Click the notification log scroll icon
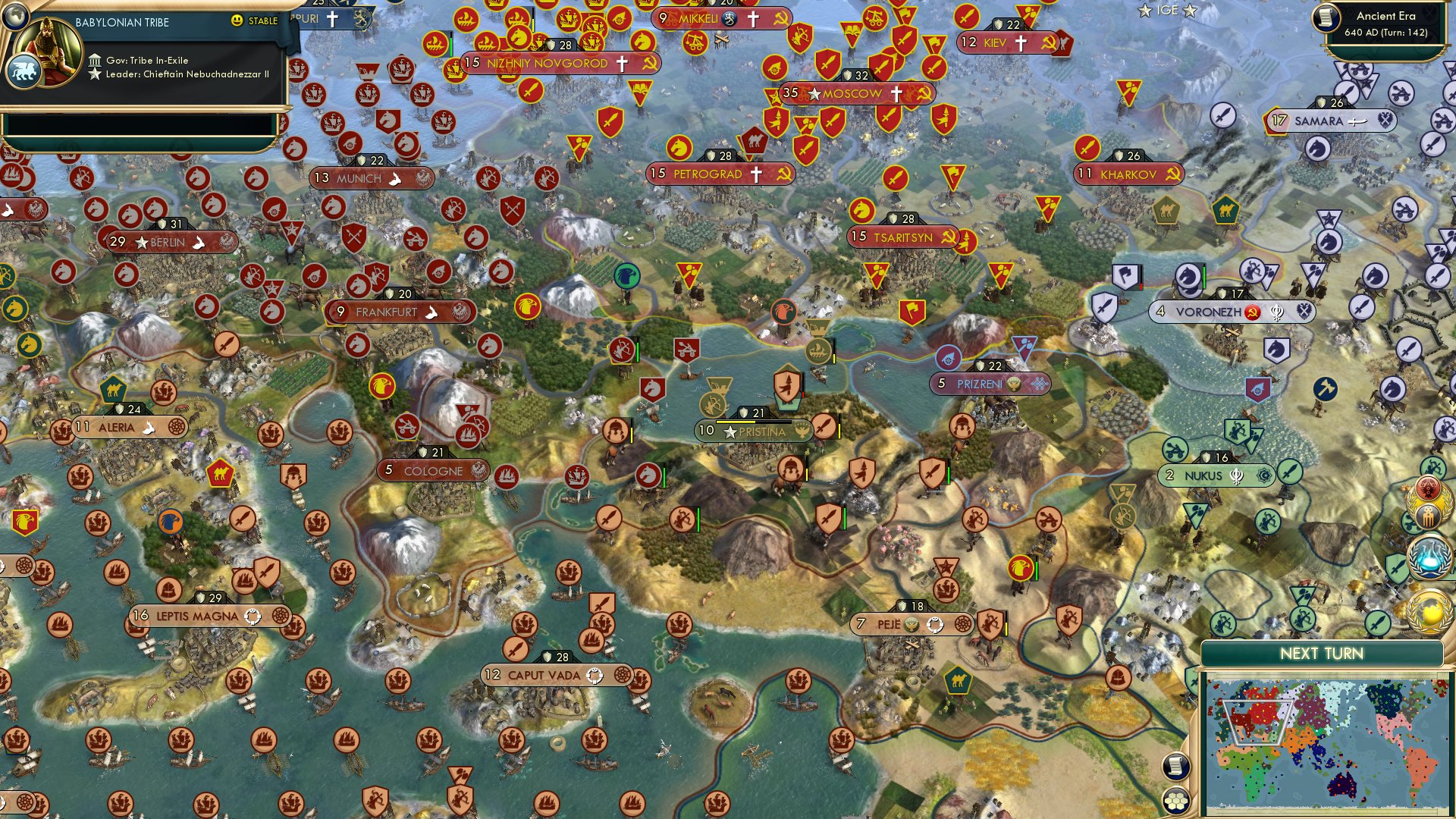Screen dimensions: 1456x819 [x=1175, y=766]
